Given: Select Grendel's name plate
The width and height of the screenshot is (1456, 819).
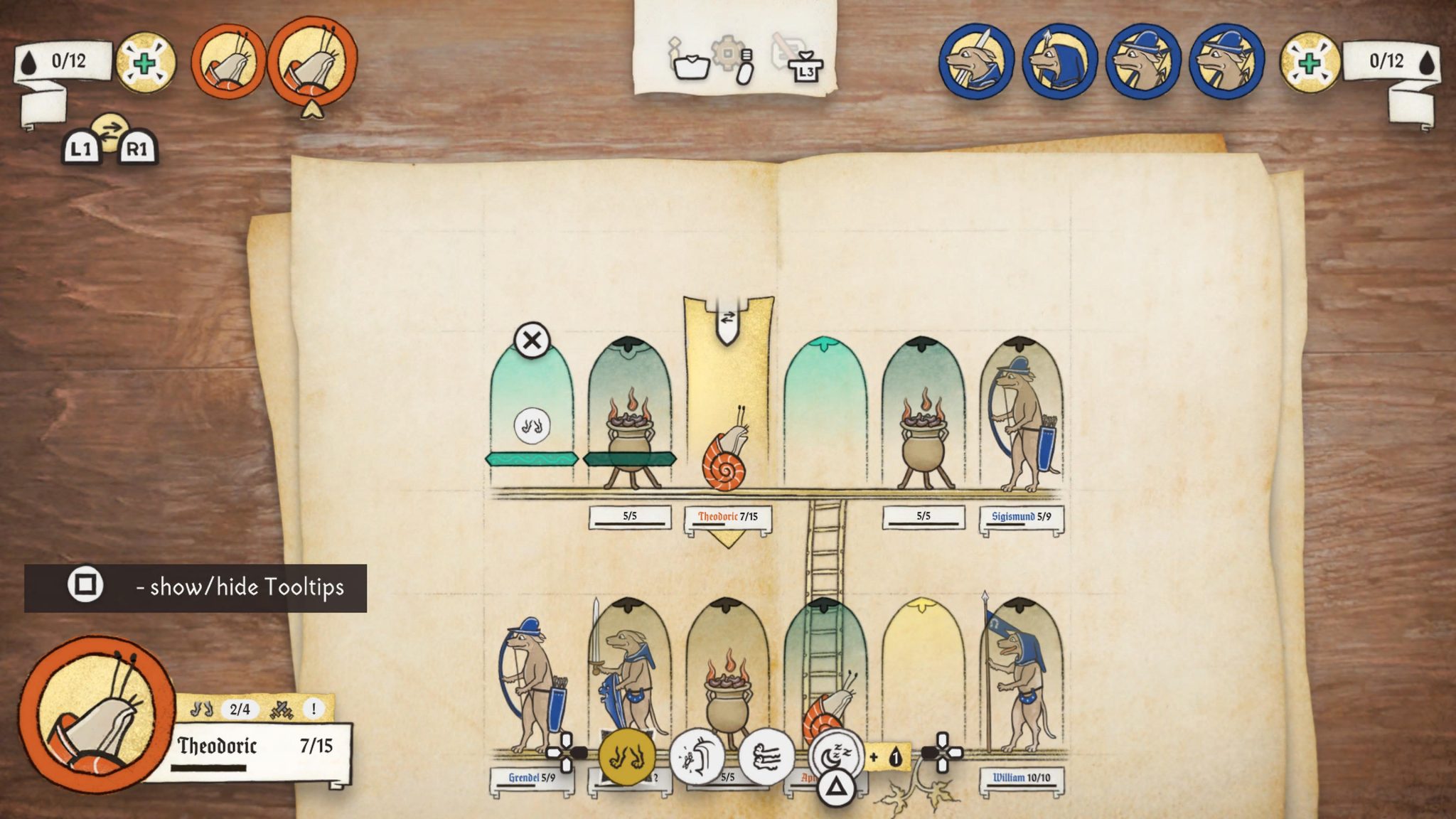Looking at the screenshot, I should click(x=531, y=778).
